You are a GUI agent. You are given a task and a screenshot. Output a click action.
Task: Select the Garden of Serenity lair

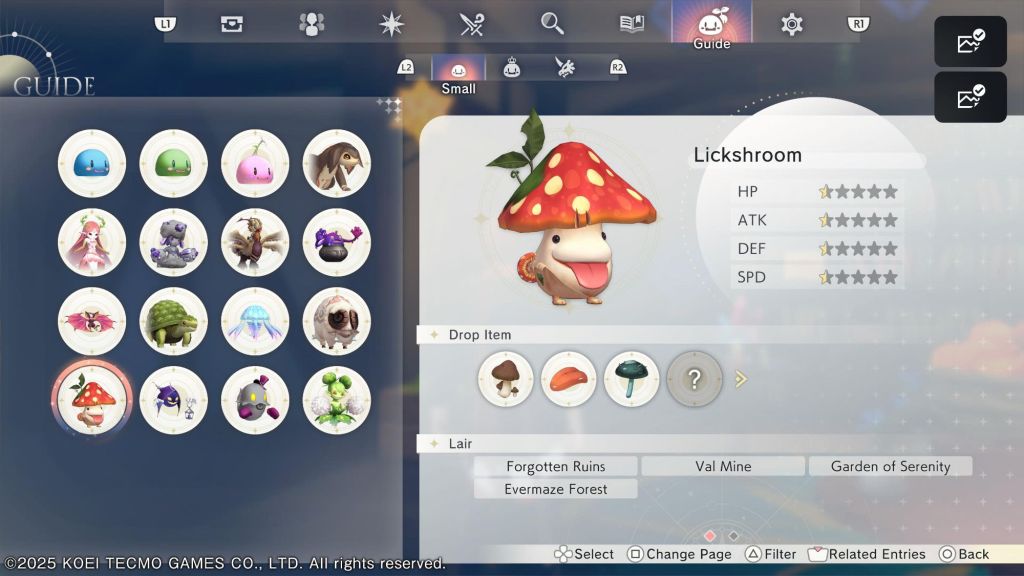890,466
